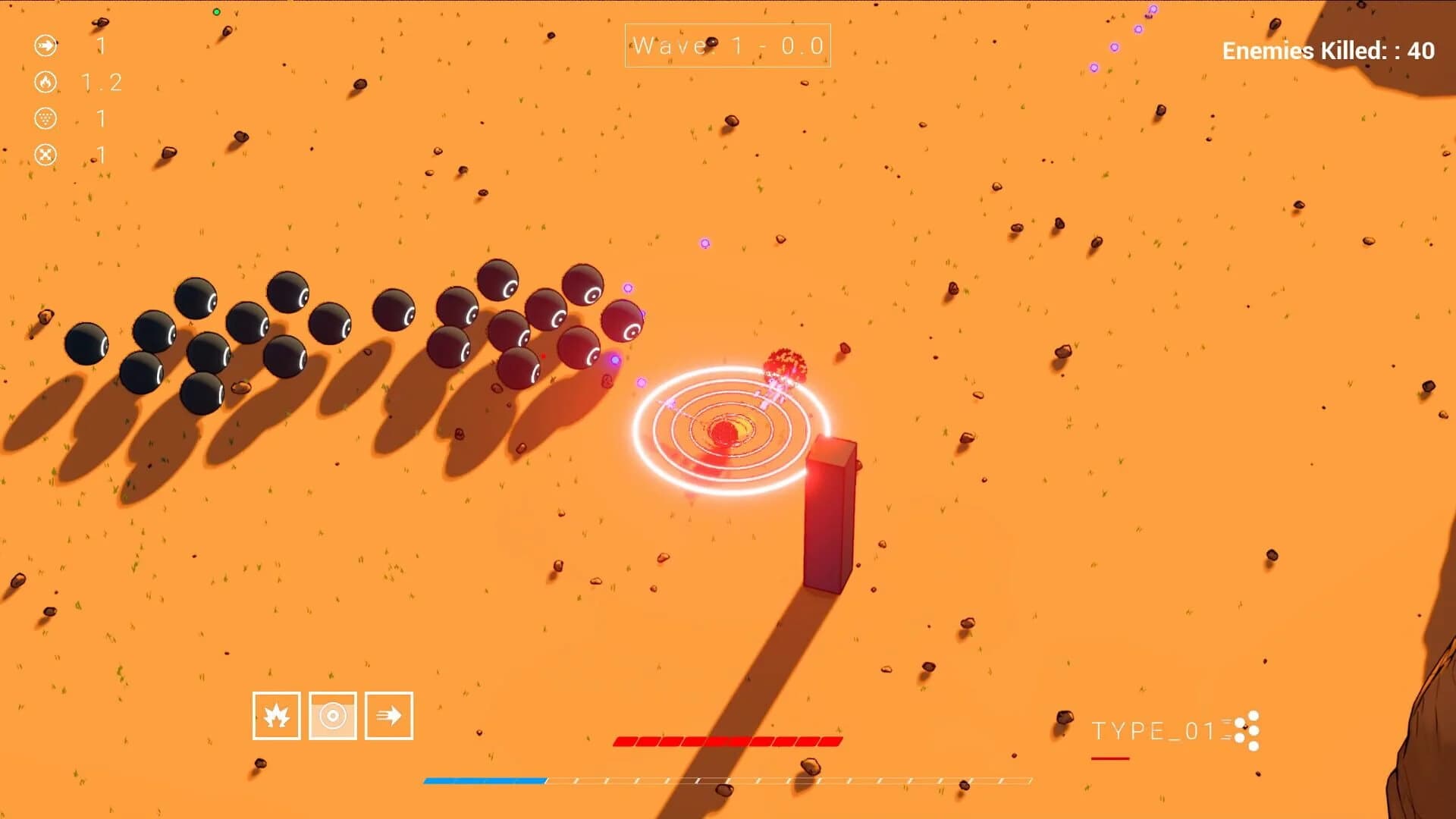Toggle the highlighted middle ability slot
Viewport: 1456px width, 819px height.
coord(332,716)
